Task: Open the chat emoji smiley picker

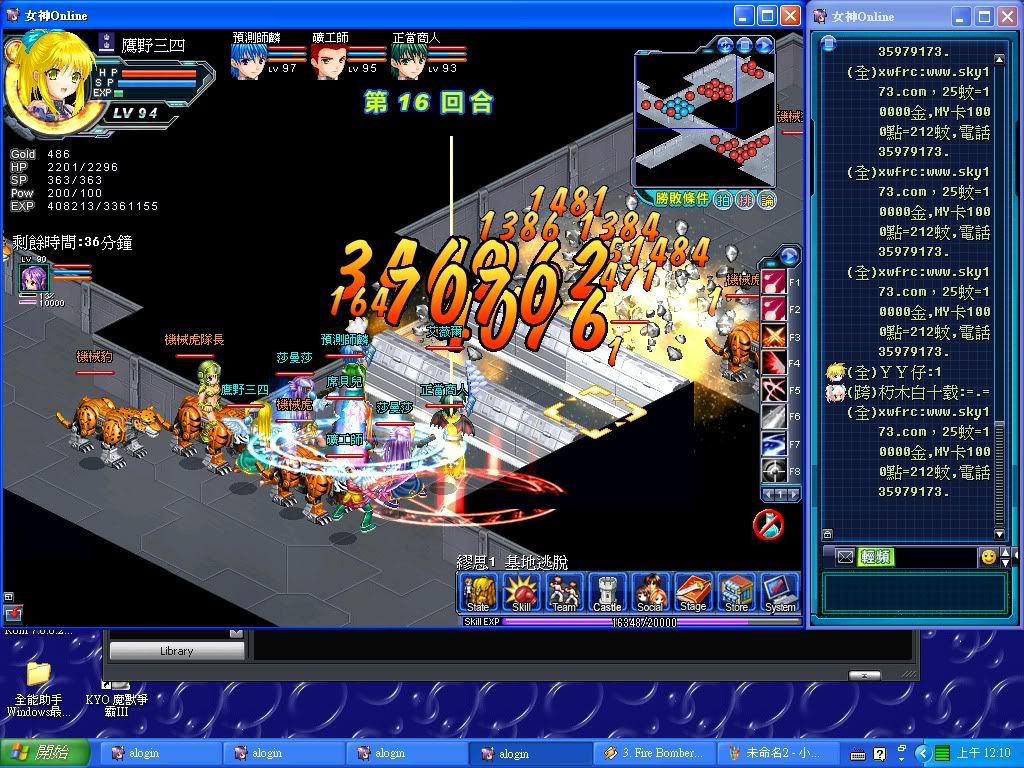Action: click(x=988, y=557)
